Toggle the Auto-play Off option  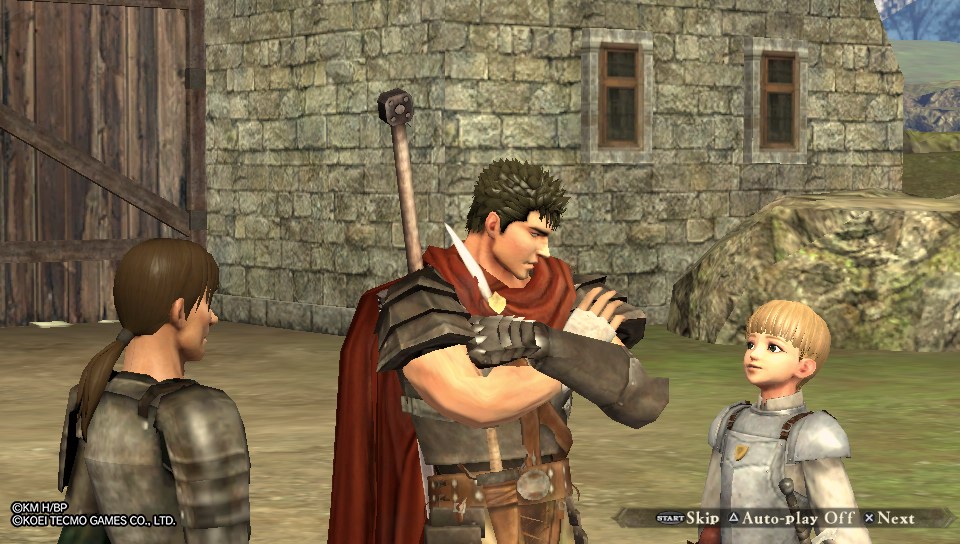(796, 518)
